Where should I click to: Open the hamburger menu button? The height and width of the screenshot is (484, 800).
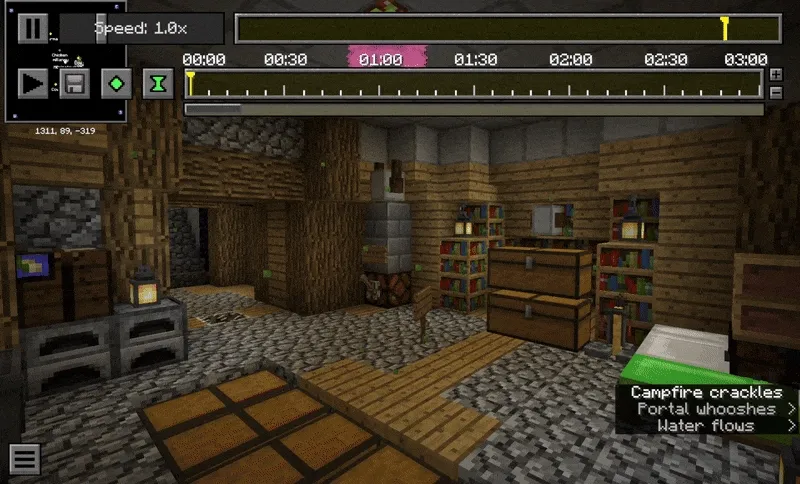click(x=25, y=459)
